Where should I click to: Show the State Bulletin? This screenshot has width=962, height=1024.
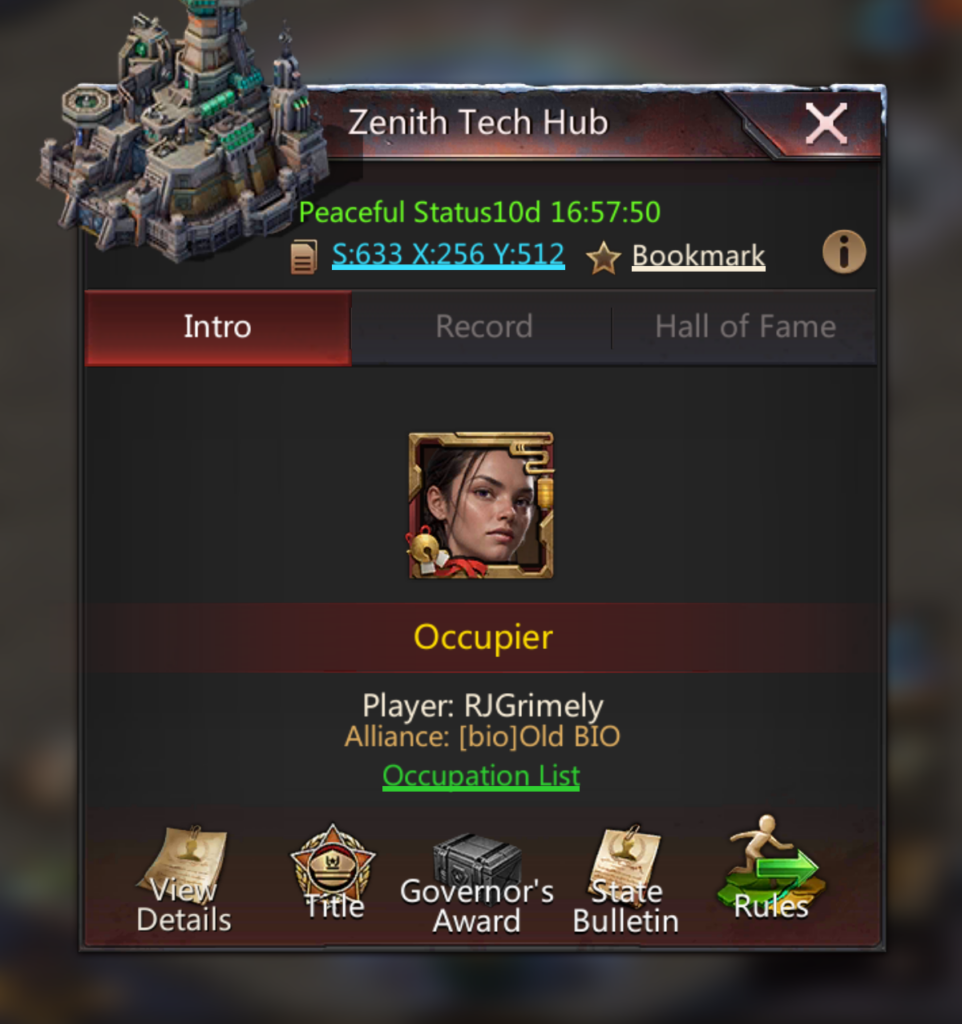(625, 881)
